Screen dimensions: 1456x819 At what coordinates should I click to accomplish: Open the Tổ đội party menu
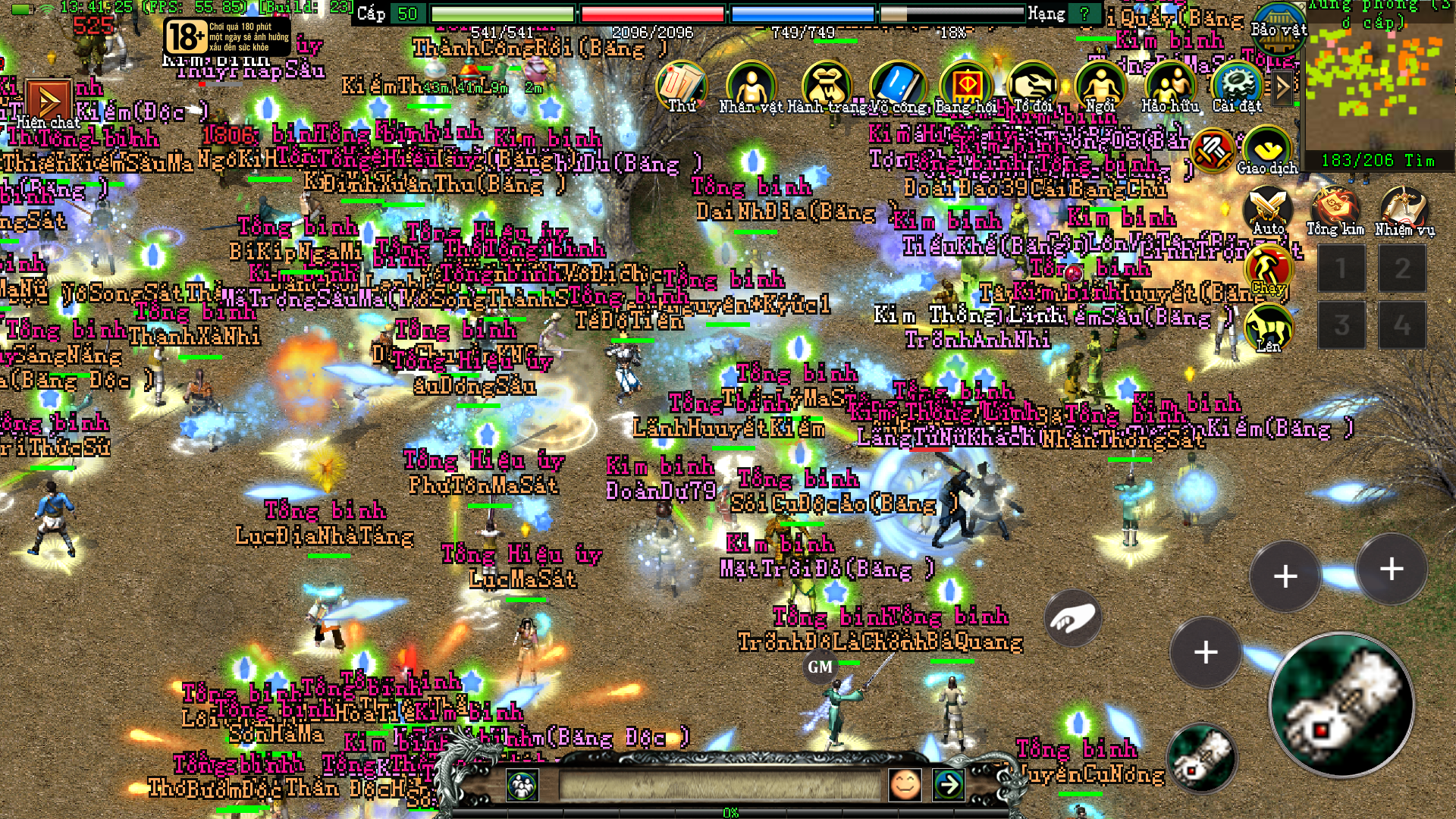pos(1033,86)
